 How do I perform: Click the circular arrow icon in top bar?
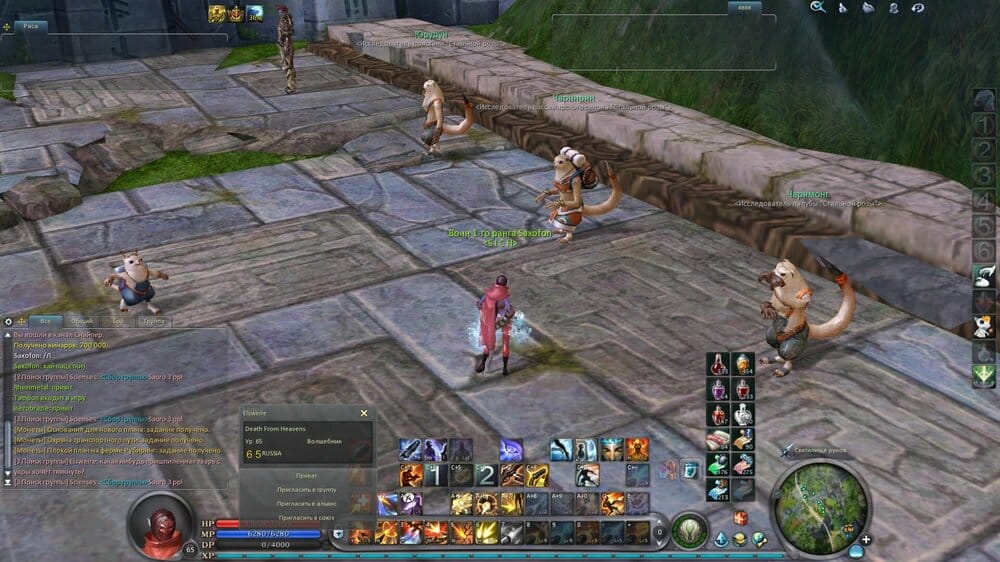[x=918, y=8]
